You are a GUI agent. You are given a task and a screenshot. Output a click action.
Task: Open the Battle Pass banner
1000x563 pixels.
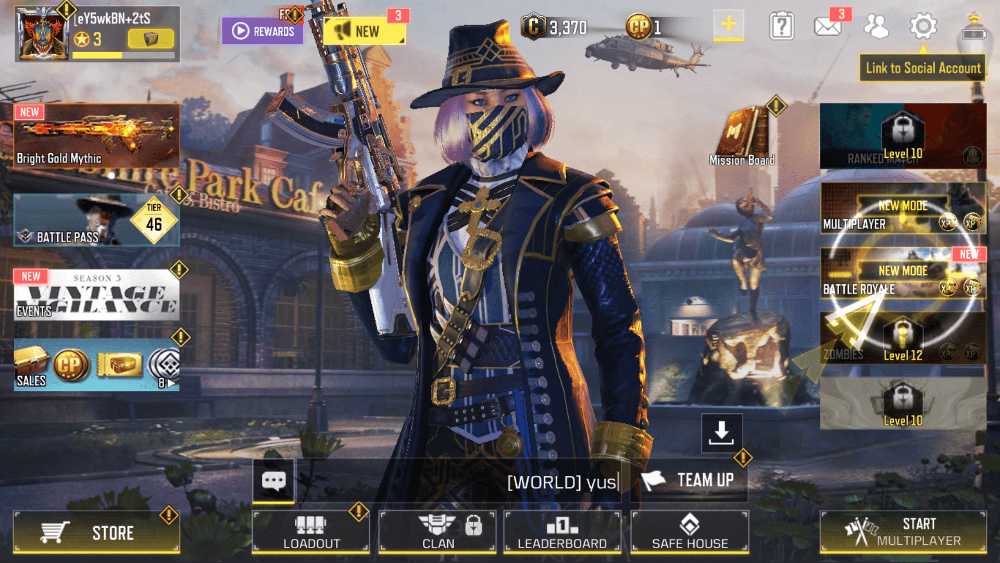coord(96,220)
